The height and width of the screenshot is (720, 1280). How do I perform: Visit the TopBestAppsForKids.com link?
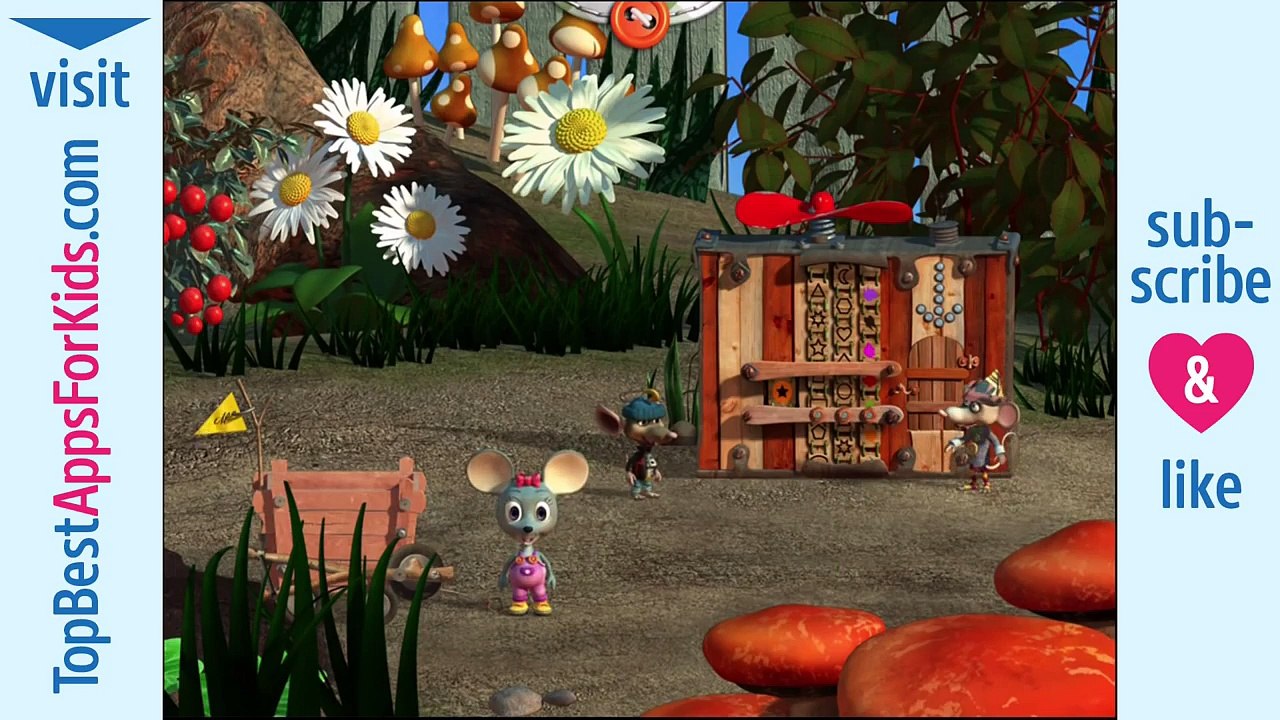tap(79, 415)
